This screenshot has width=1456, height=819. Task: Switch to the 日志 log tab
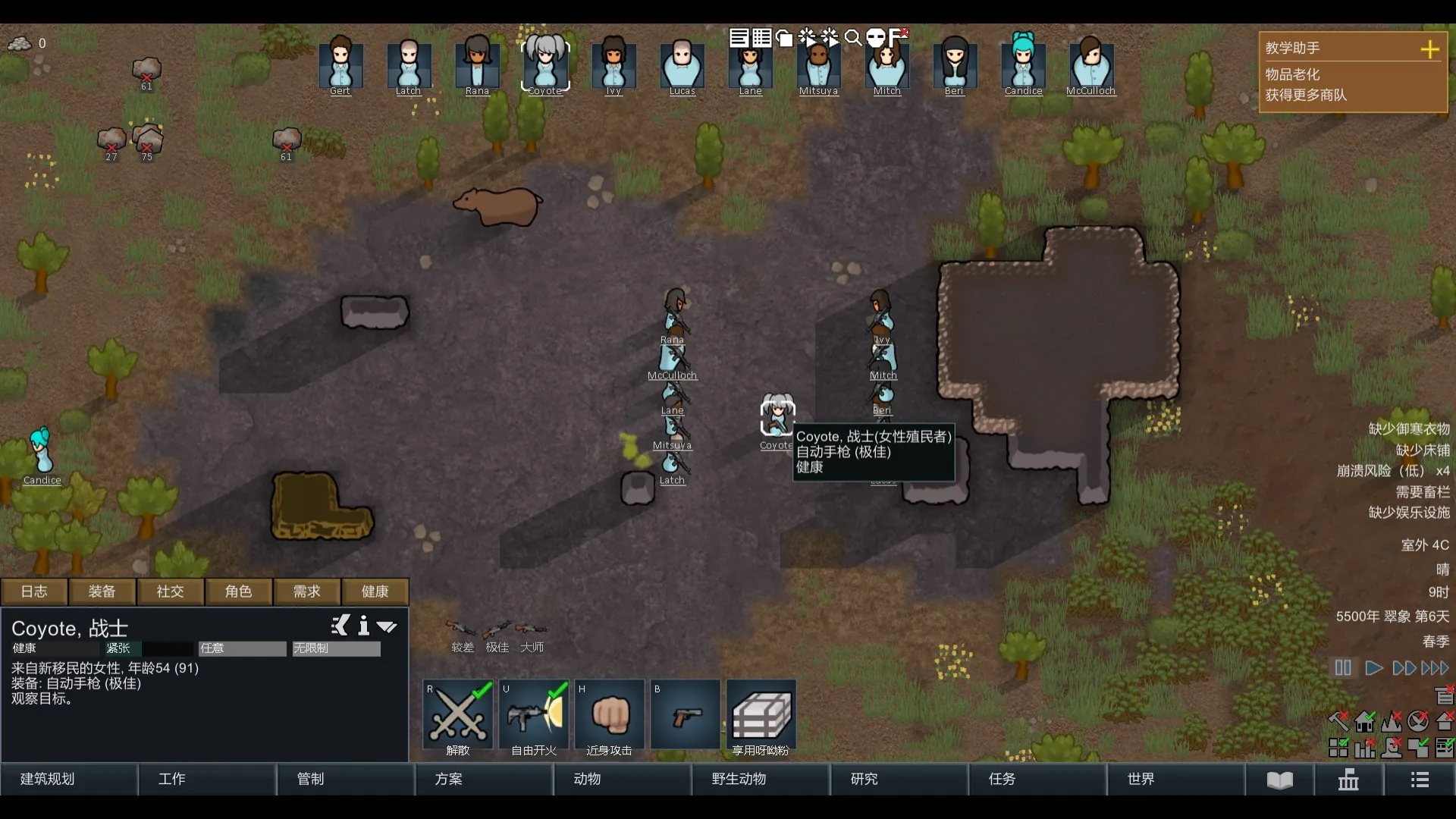[34, 591]
